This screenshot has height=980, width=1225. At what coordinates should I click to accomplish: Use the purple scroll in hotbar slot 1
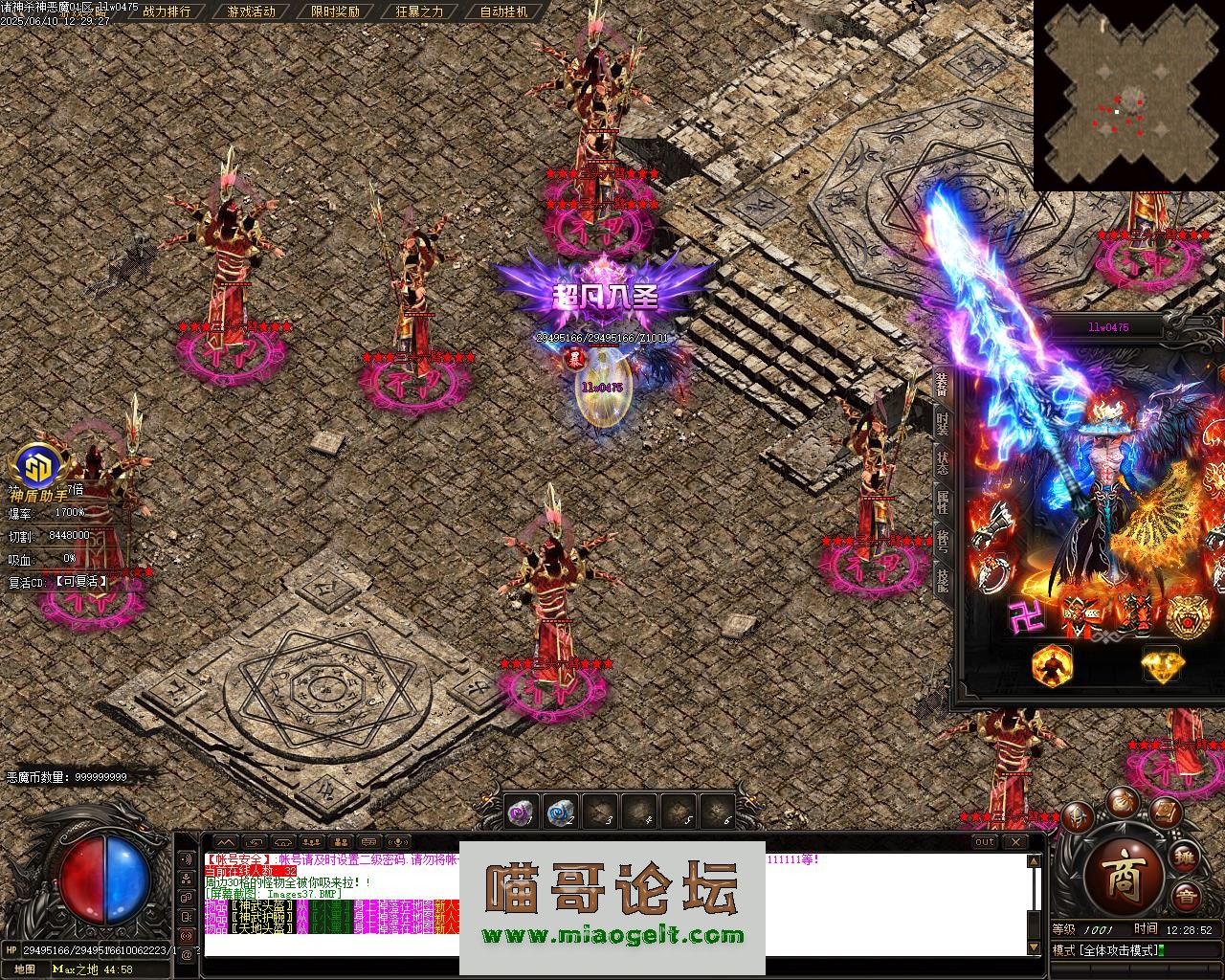point(521,813)
